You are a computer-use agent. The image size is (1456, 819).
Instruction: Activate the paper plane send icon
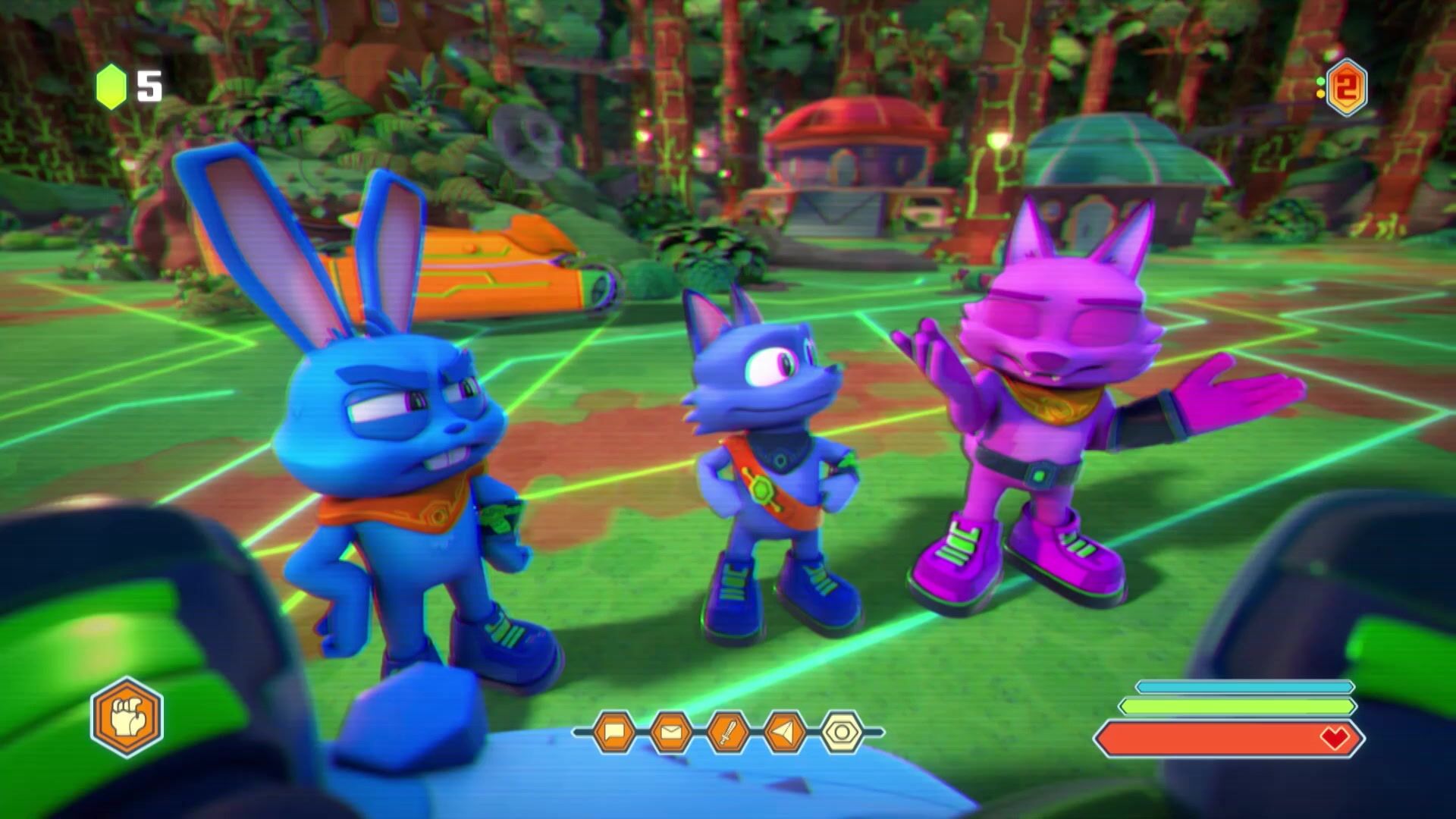click(785, 732)
